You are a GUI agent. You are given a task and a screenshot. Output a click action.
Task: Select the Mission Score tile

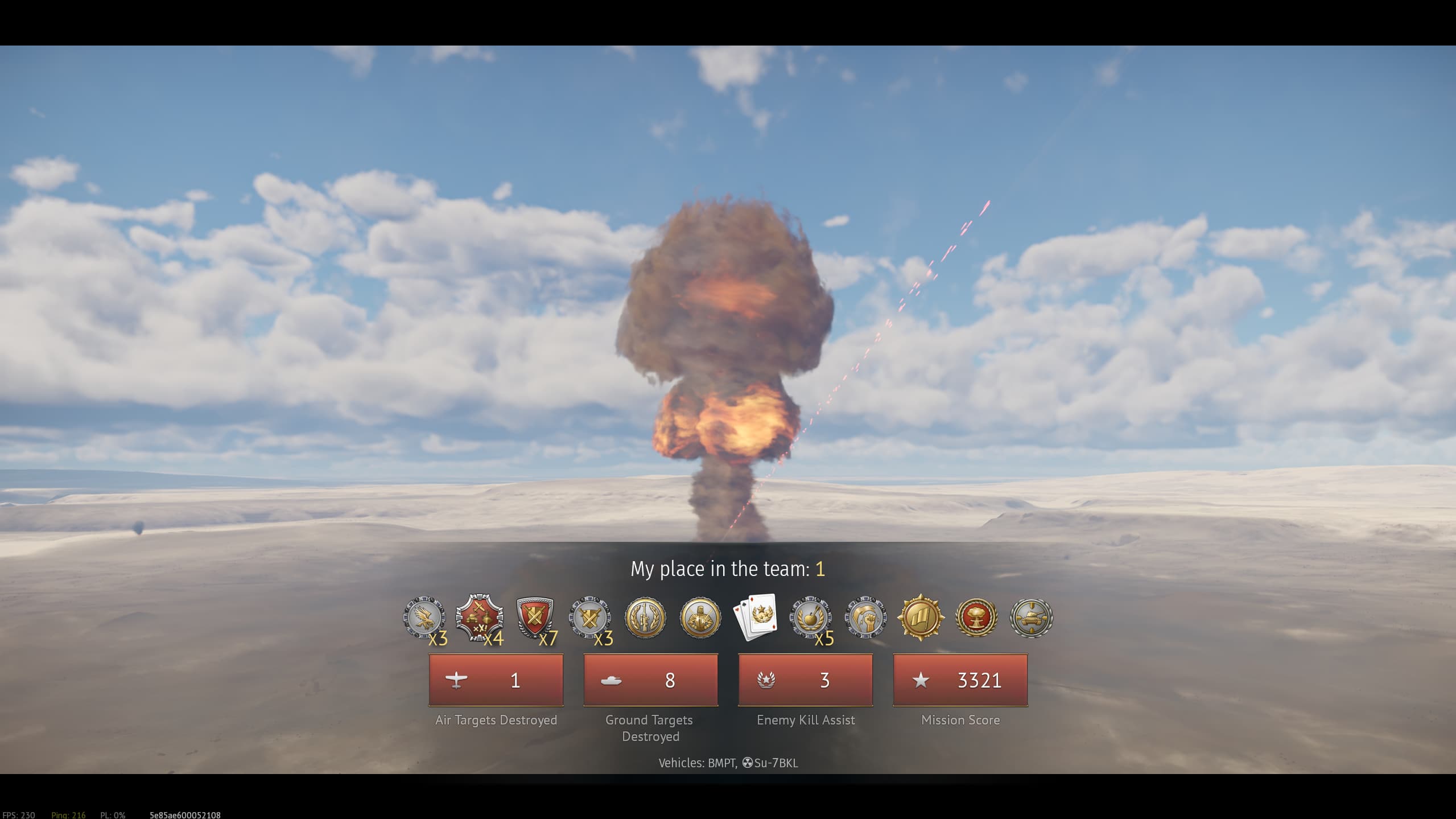click(960, 680)
